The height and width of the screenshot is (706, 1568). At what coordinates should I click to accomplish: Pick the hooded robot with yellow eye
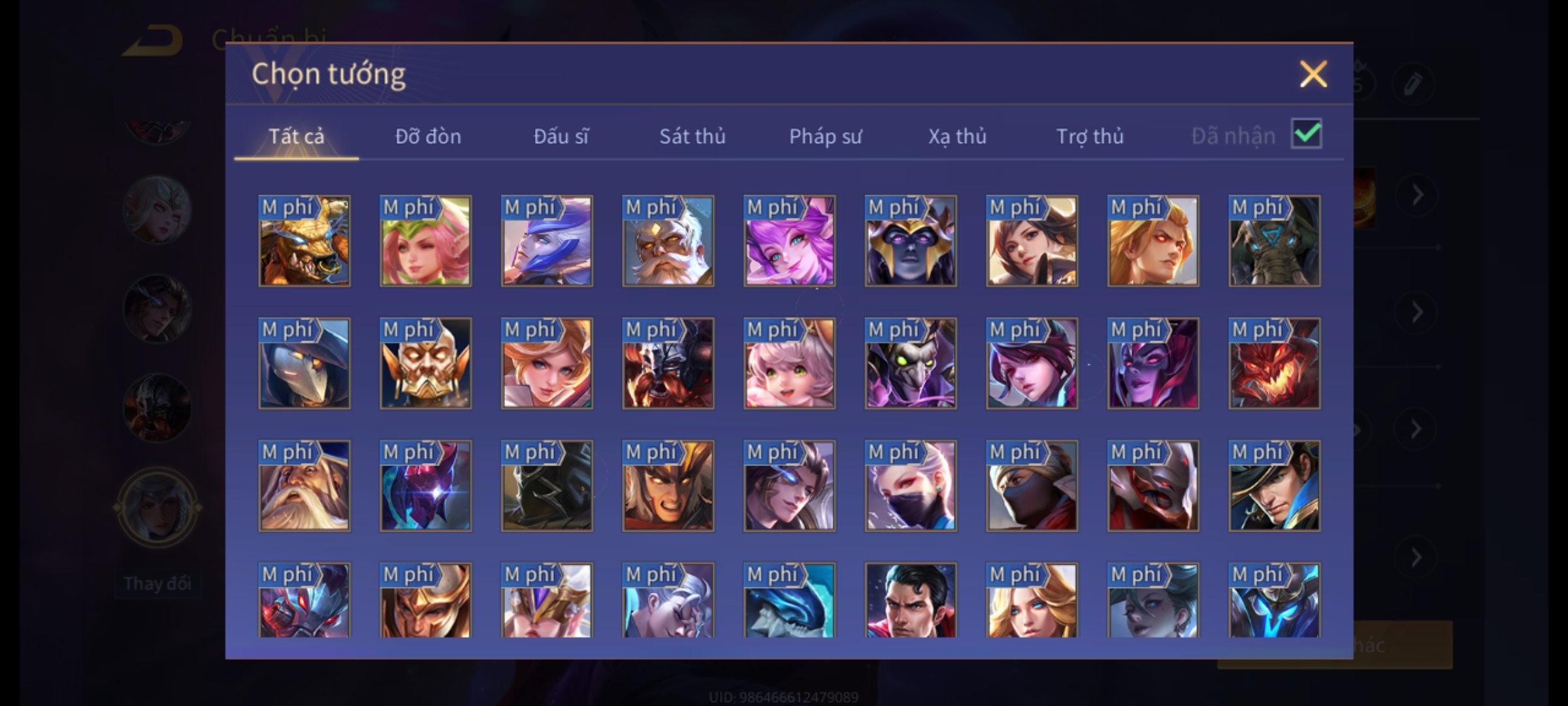click(x=304, y=363)
